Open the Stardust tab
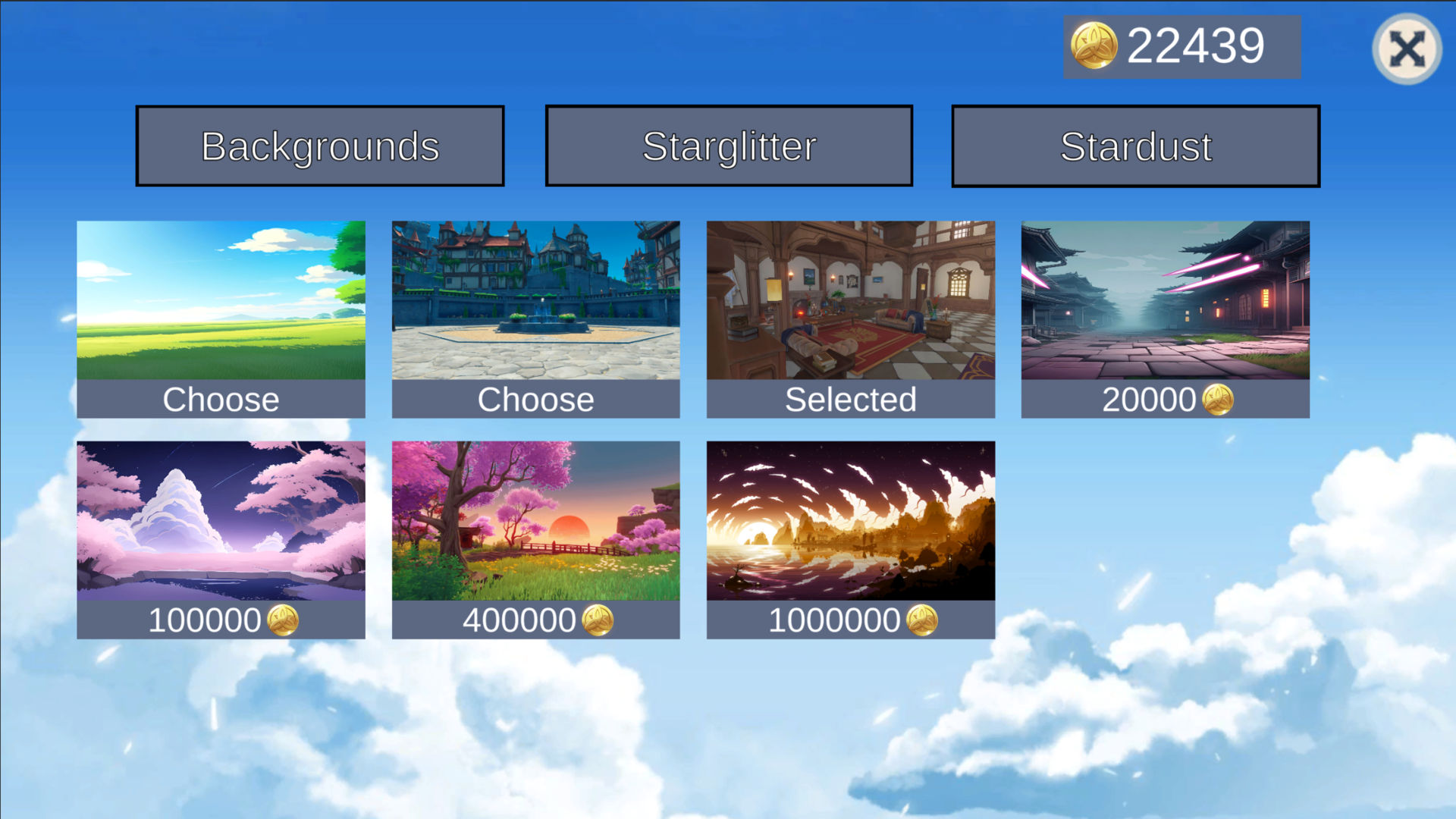 click(1135, 145)
